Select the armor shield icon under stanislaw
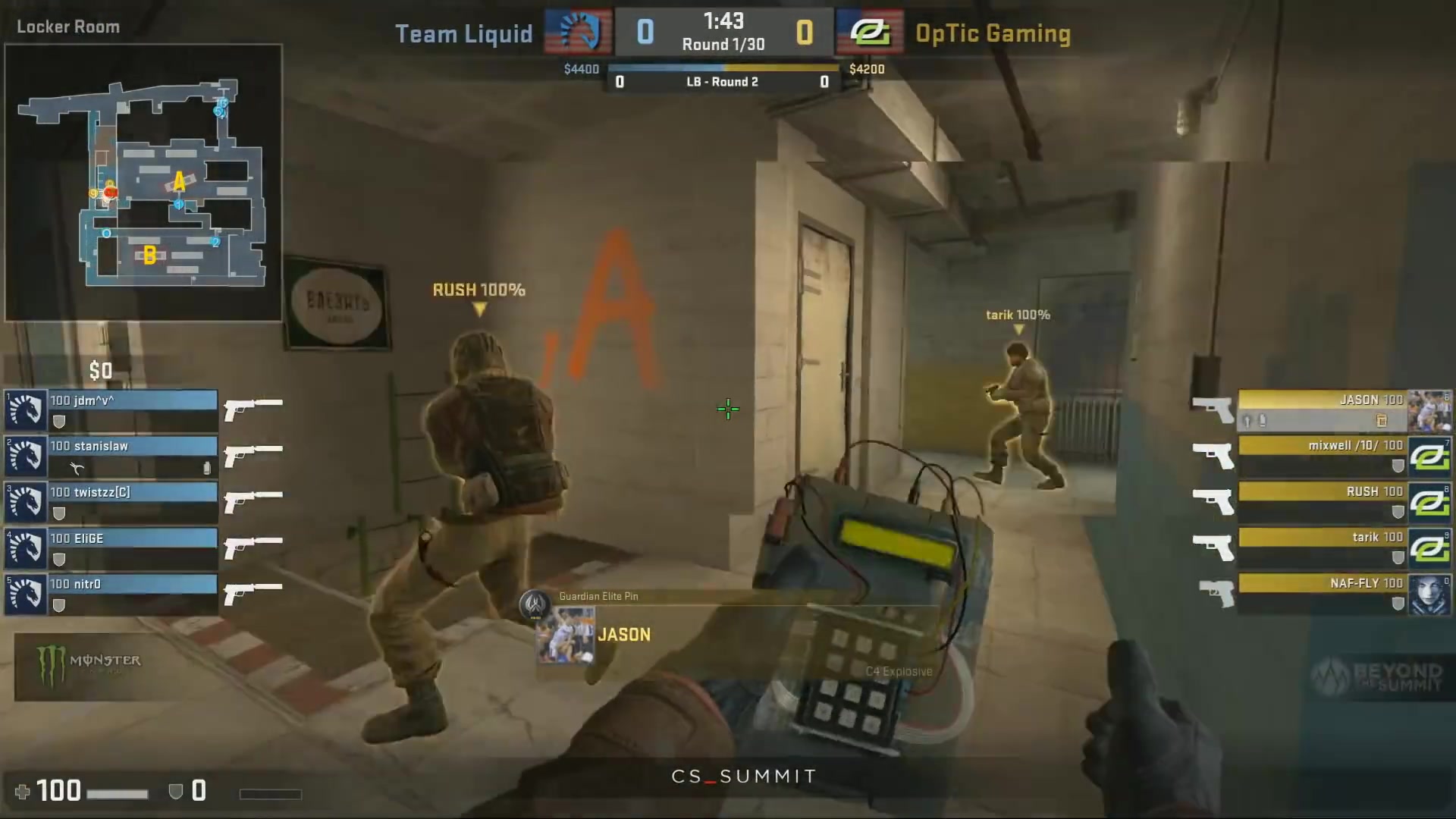The image size is (1456, 819). pos(59,466)
